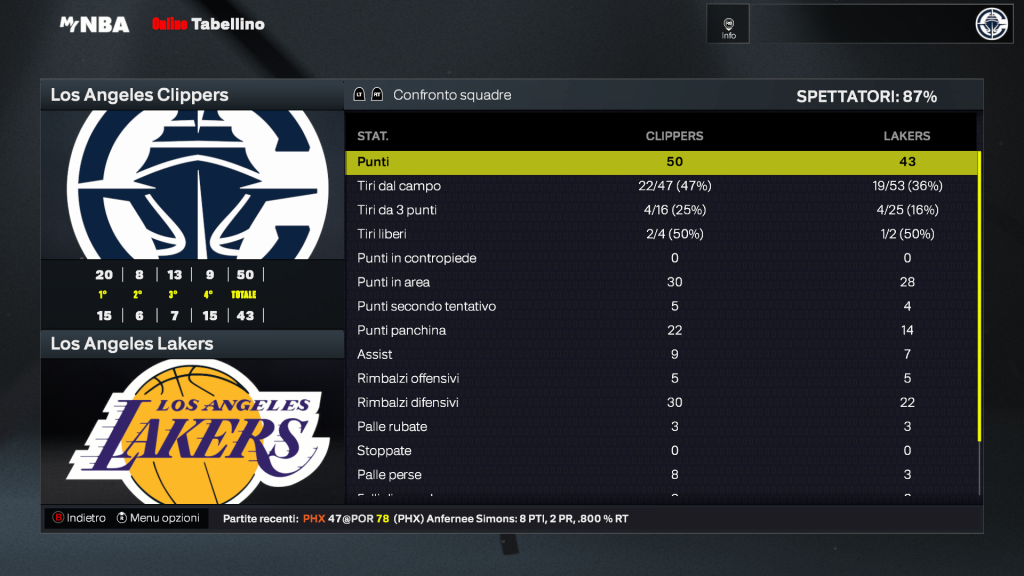Select the Punti in area row
This screenshot has width=1024, height=576.
[x=660, y=282]
